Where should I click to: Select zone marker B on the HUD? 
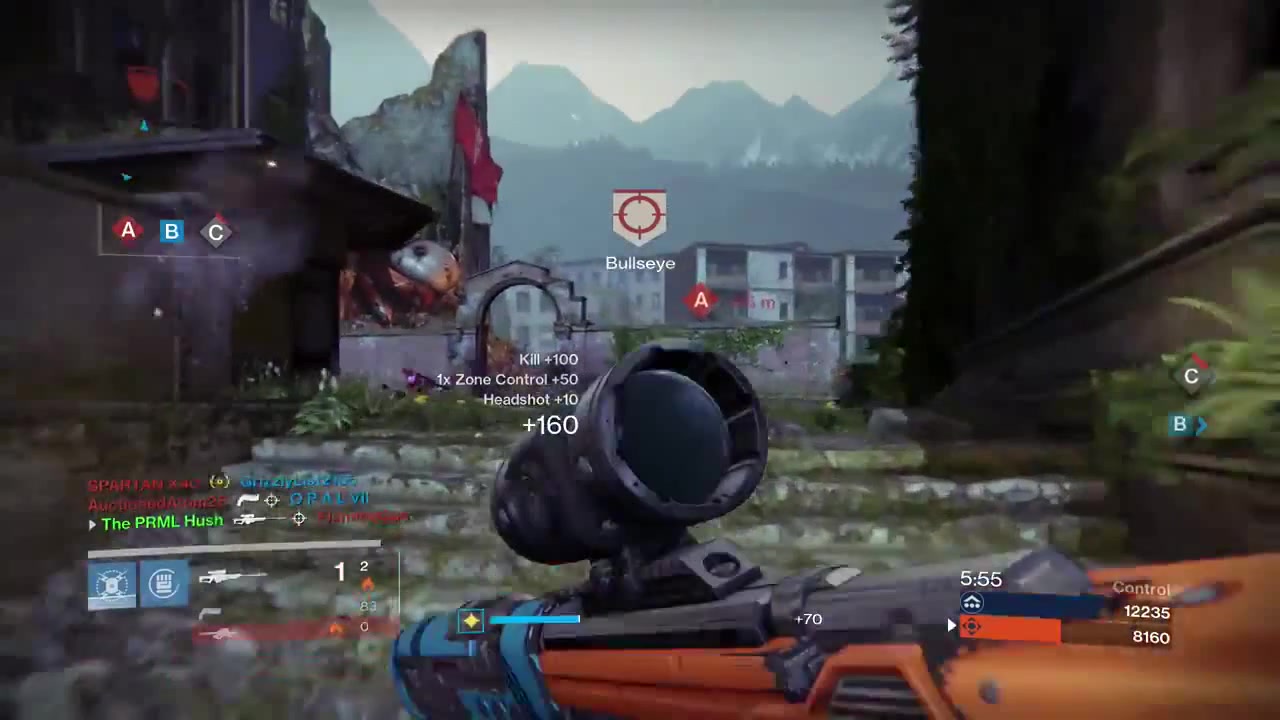(x=172, y=231)
